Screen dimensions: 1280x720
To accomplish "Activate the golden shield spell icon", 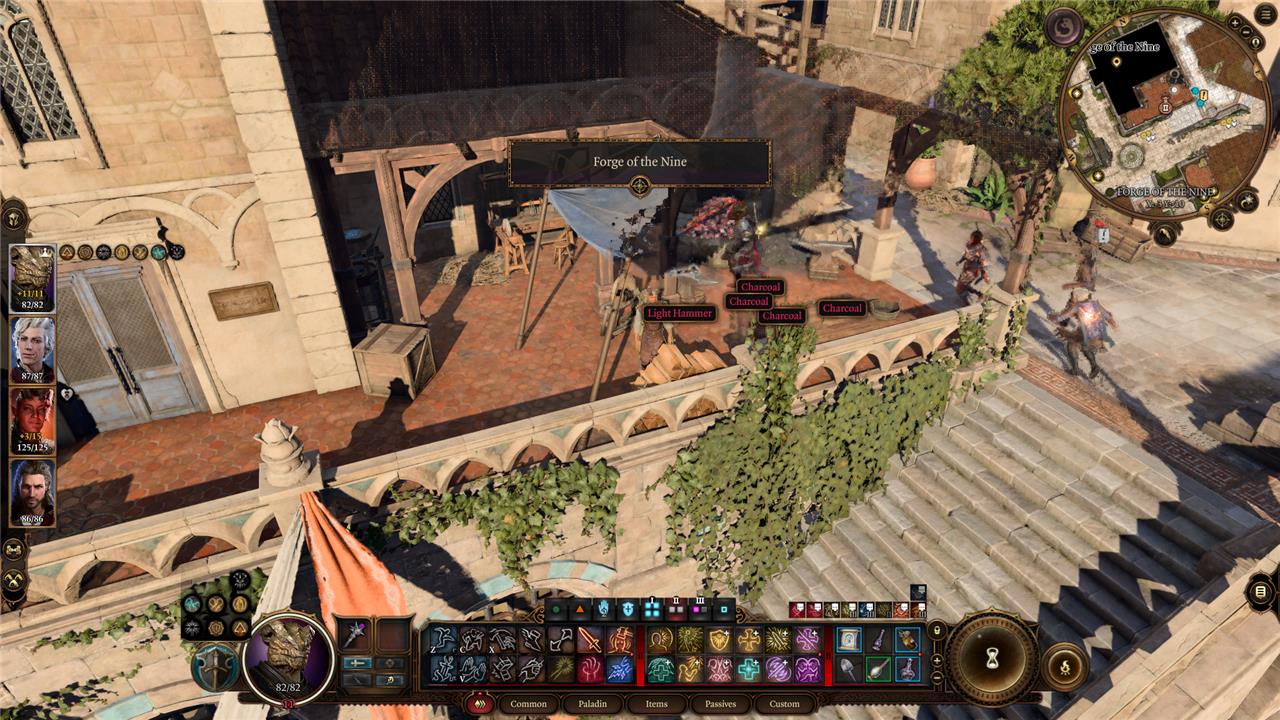I will coord(719,640).
